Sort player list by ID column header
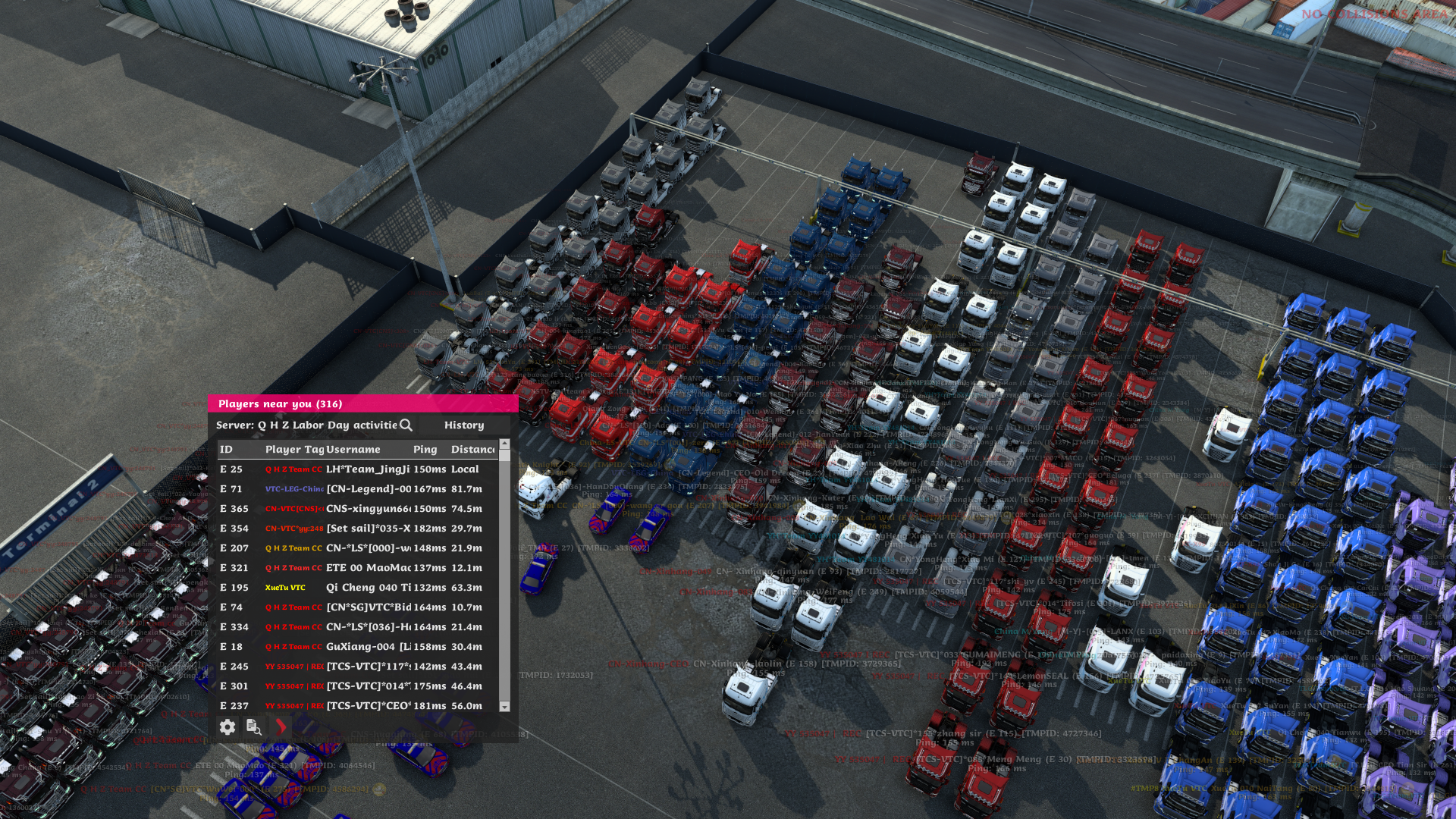This screenshot has width=1456, height=819. pyautogui.click(x=227, y=450)
